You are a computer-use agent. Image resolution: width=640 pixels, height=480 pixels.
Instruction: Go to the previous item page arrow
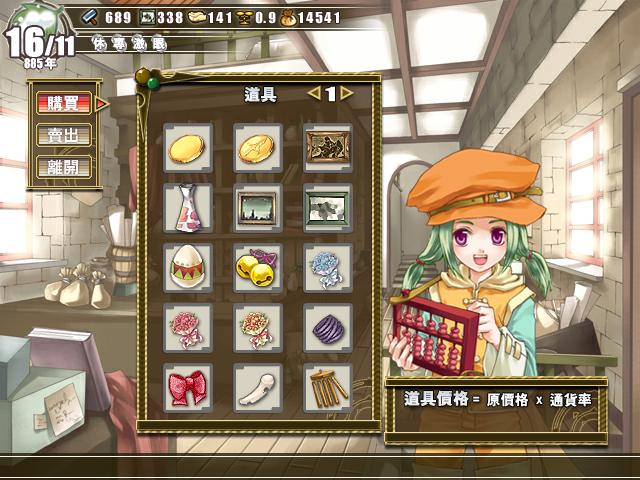(x=313, y=93)
